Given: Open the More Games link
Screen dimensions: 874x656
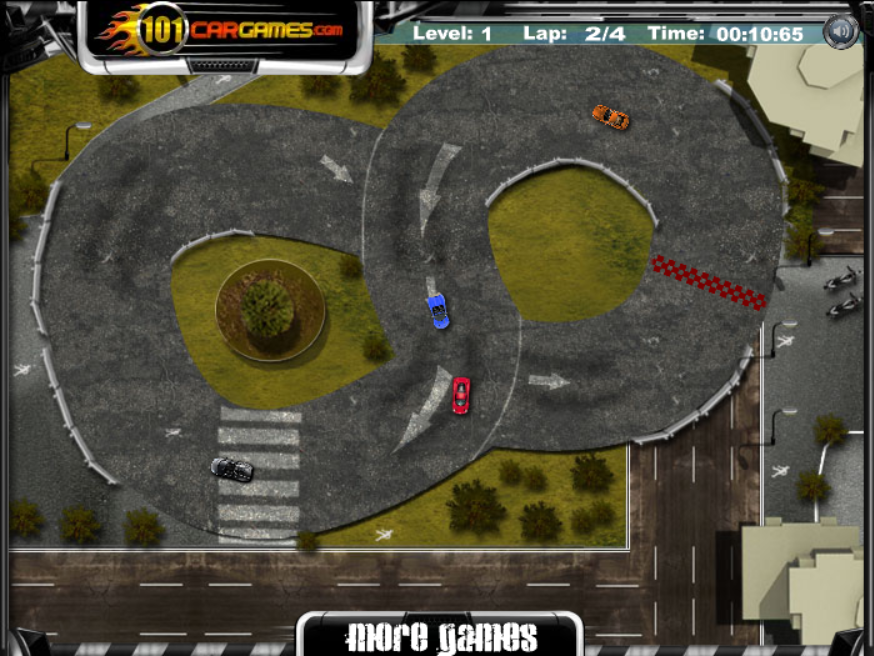Looking at the screenshot, I should (440, 636).
